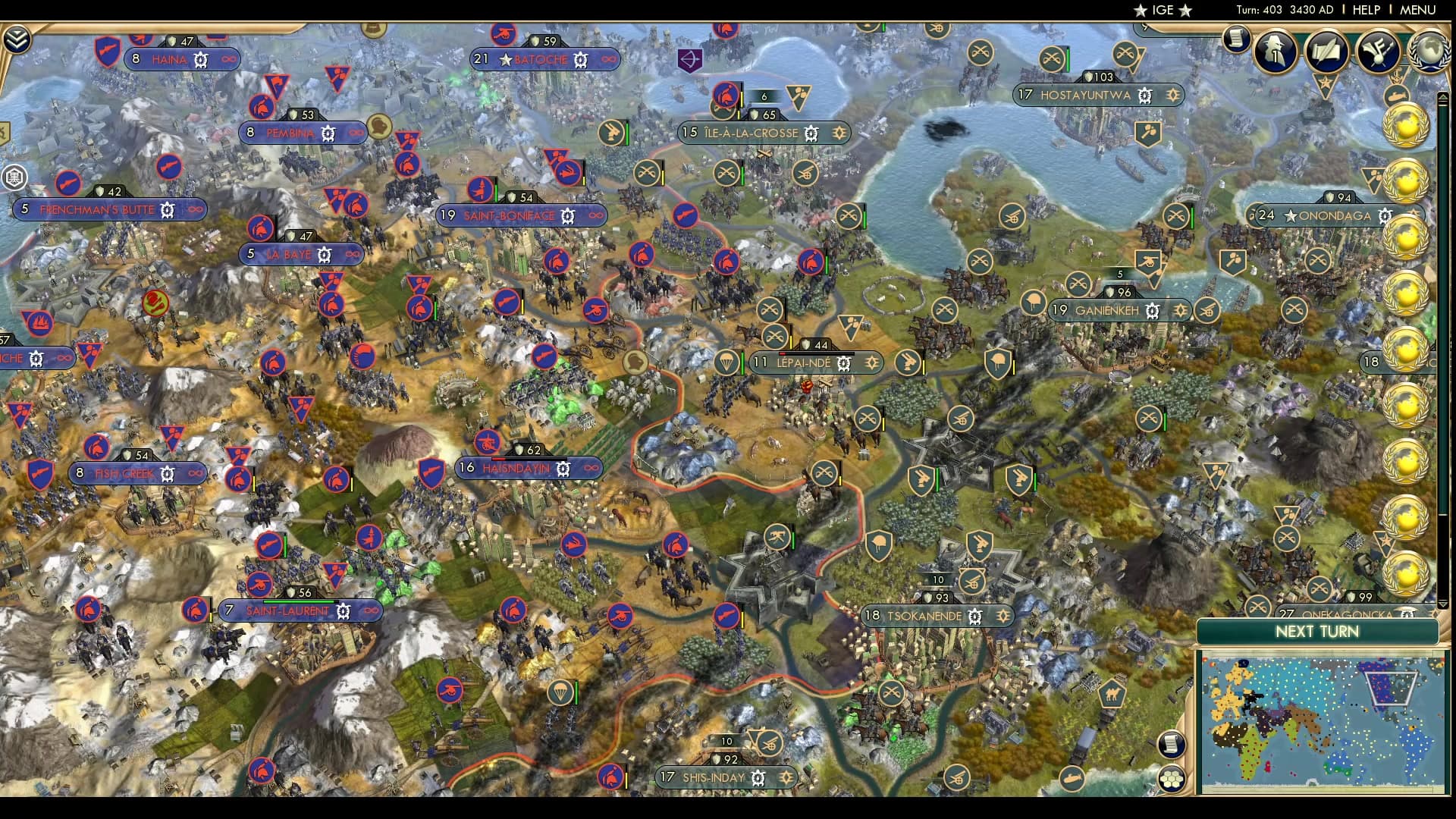Open the espionage overview spy icon
Screen dimensions: 1456x819
click(1274, 52)
